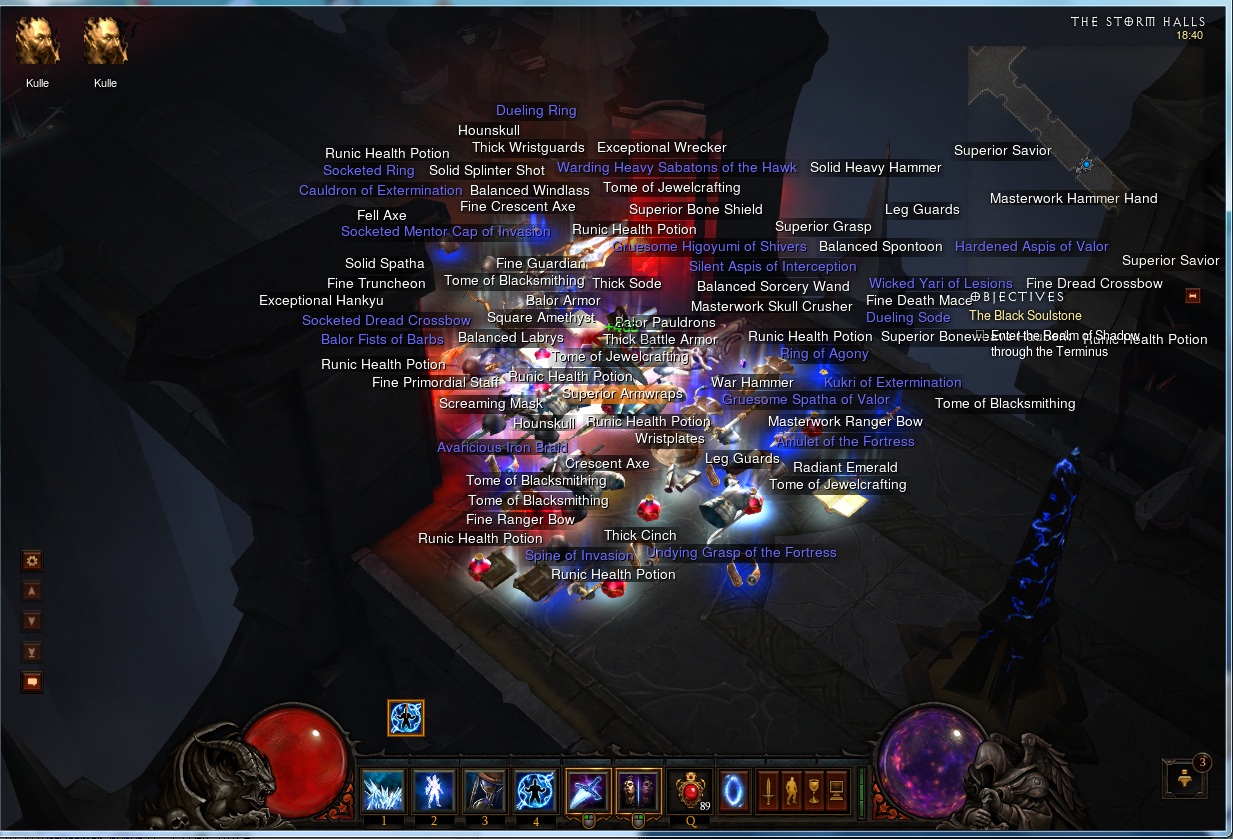
Task: Activate the ice crystal skill in slot 1
Action: (383, 791)
